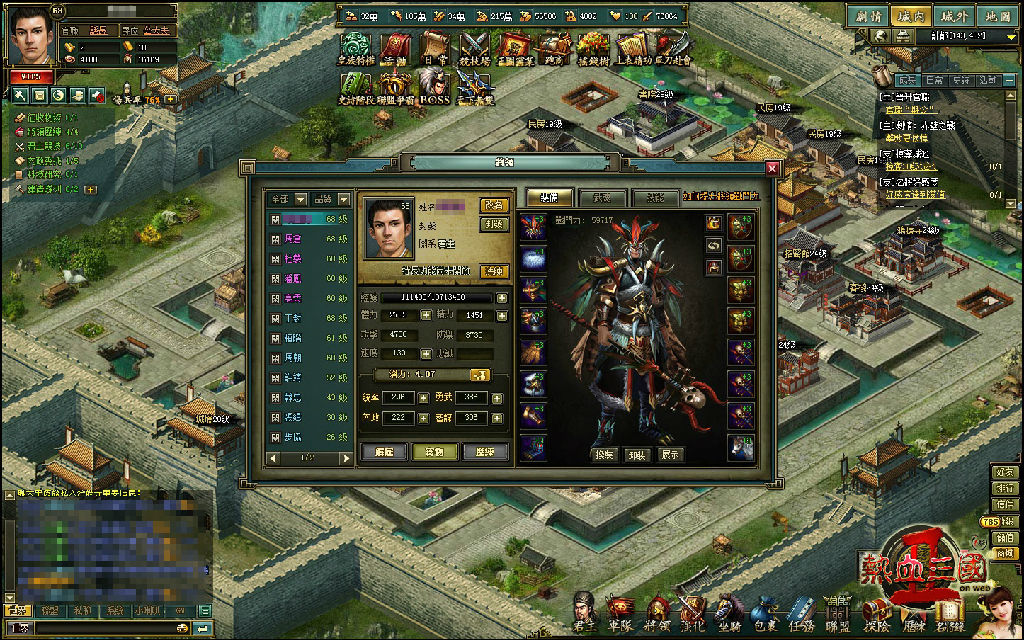Open the 剧情 story tab
1024x640 pixels.
868,16
